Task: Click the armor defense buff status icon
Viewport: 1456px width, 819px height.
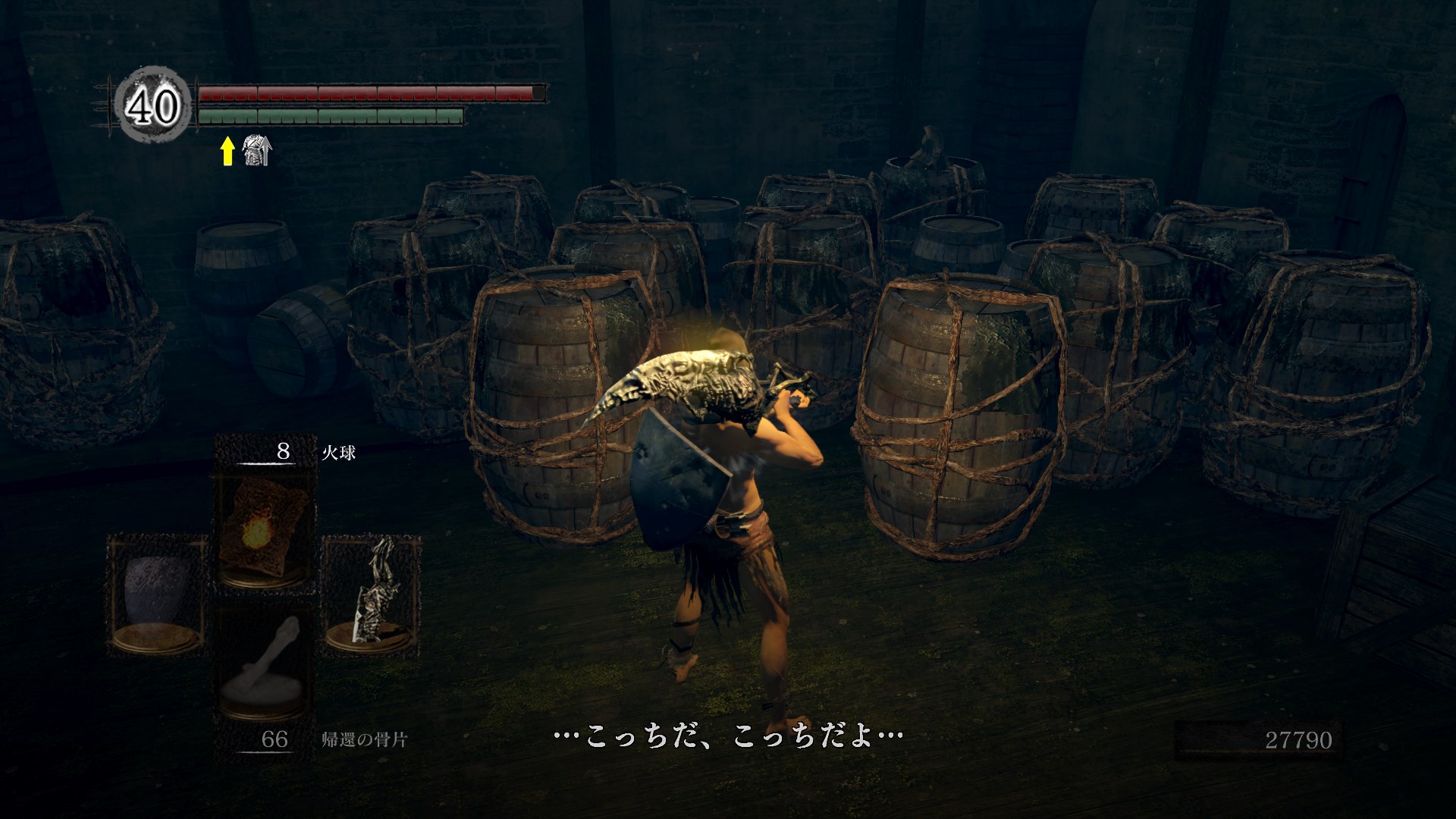Action: 256,152
